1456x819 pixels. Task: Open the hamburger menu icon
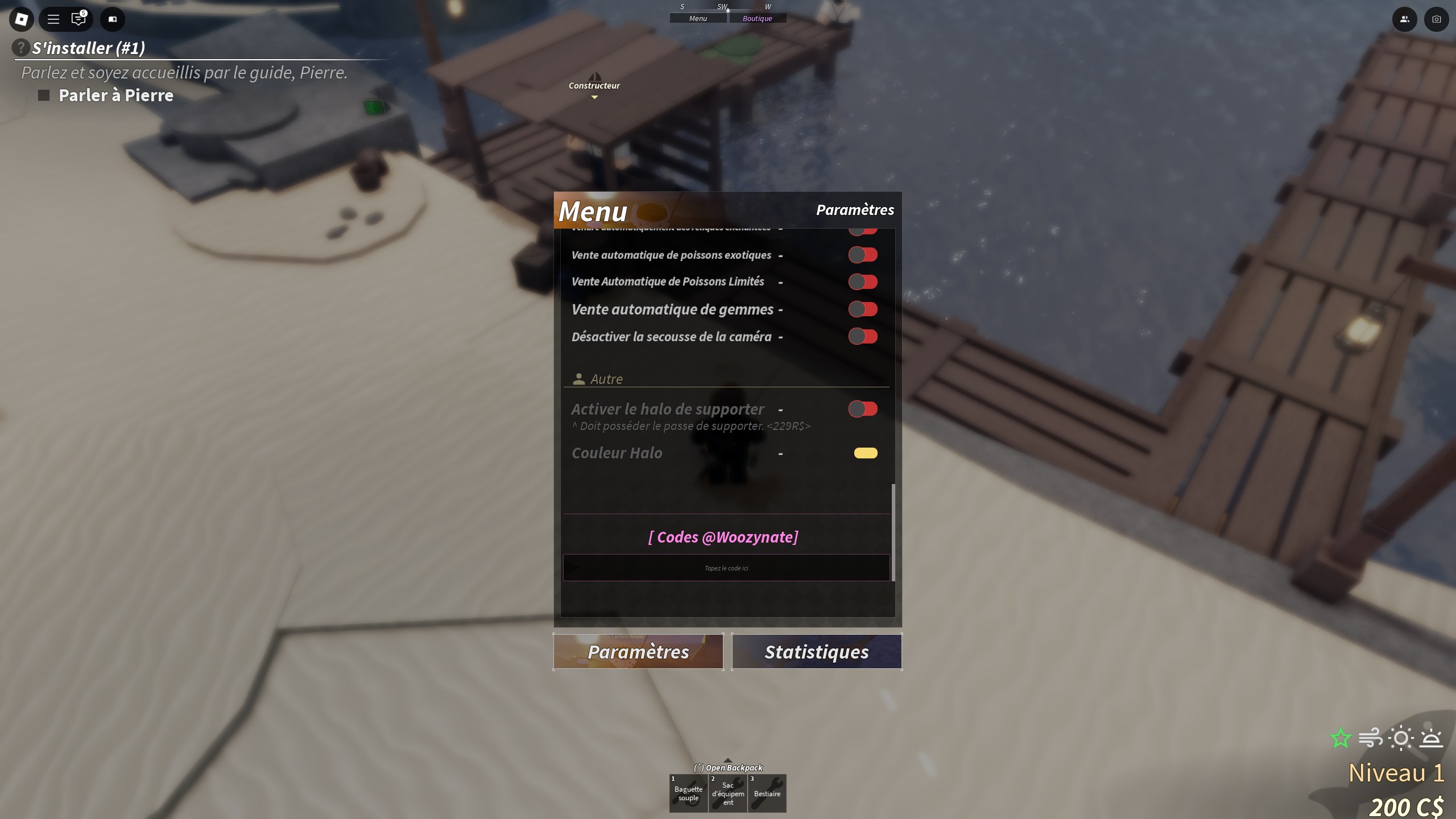pos(53,19)
